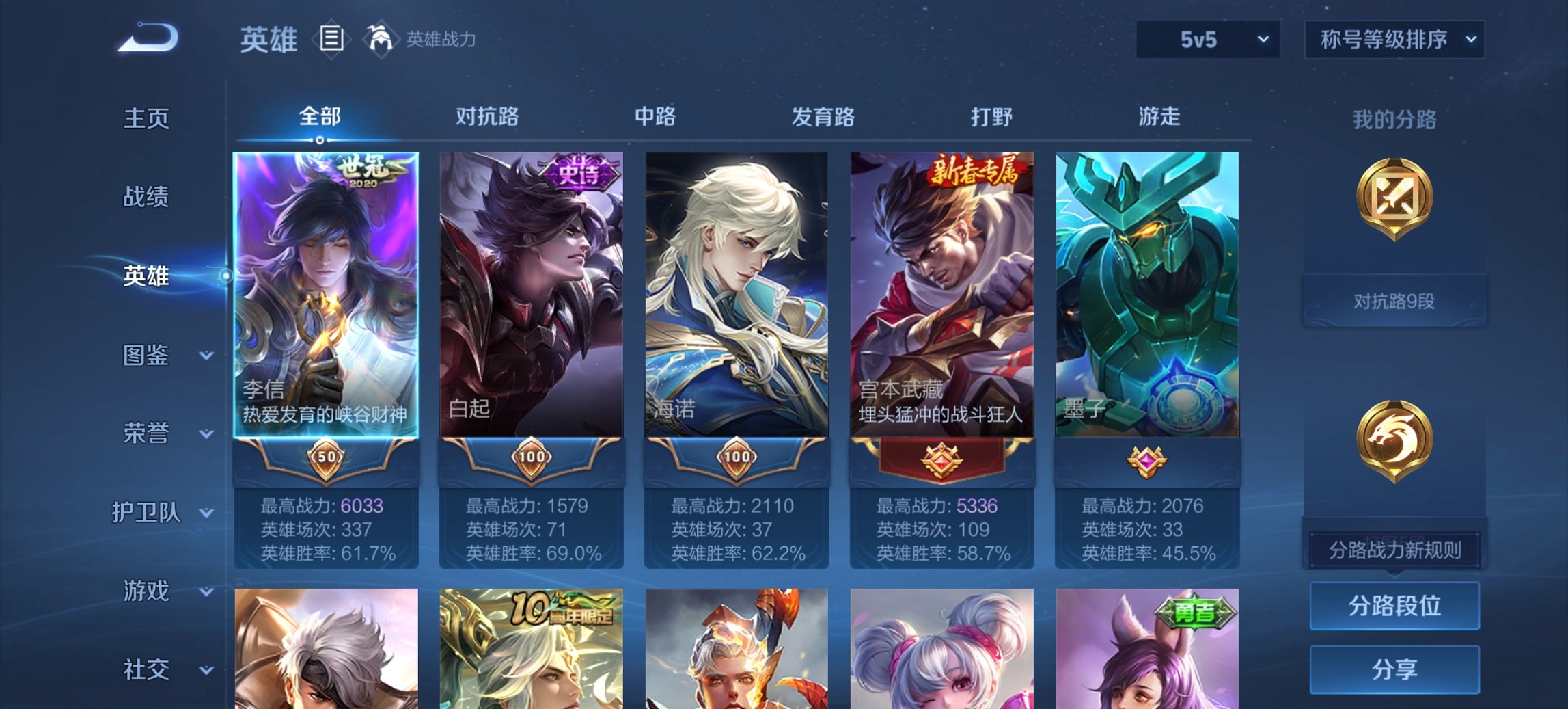Image resolution: width=1568 pixels, height=709 pixels.
Task: Click the 英雄战力 helmet icon
Action: (381, 39)
